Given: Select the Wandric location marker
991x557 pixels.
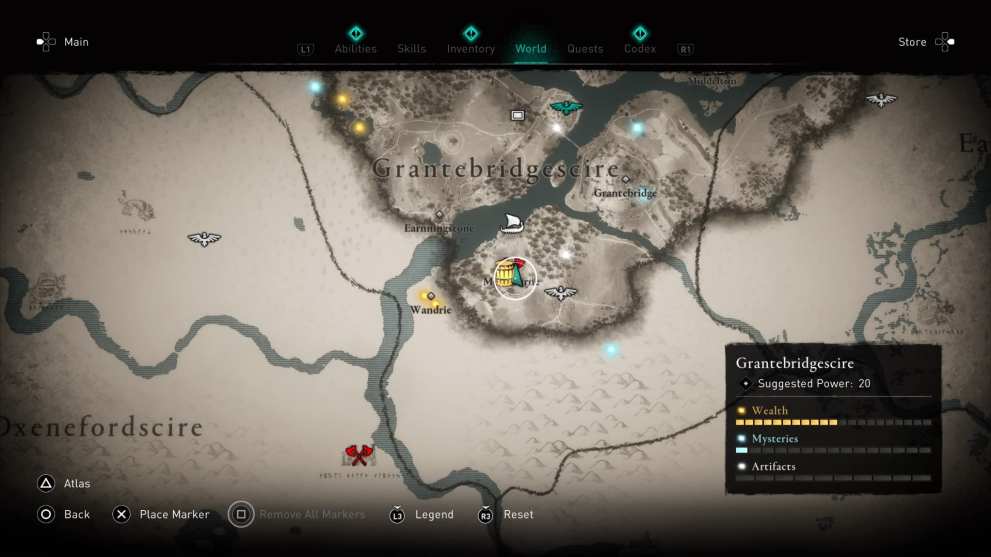Looking at the screenshot, I should click(x=431, y=296).
